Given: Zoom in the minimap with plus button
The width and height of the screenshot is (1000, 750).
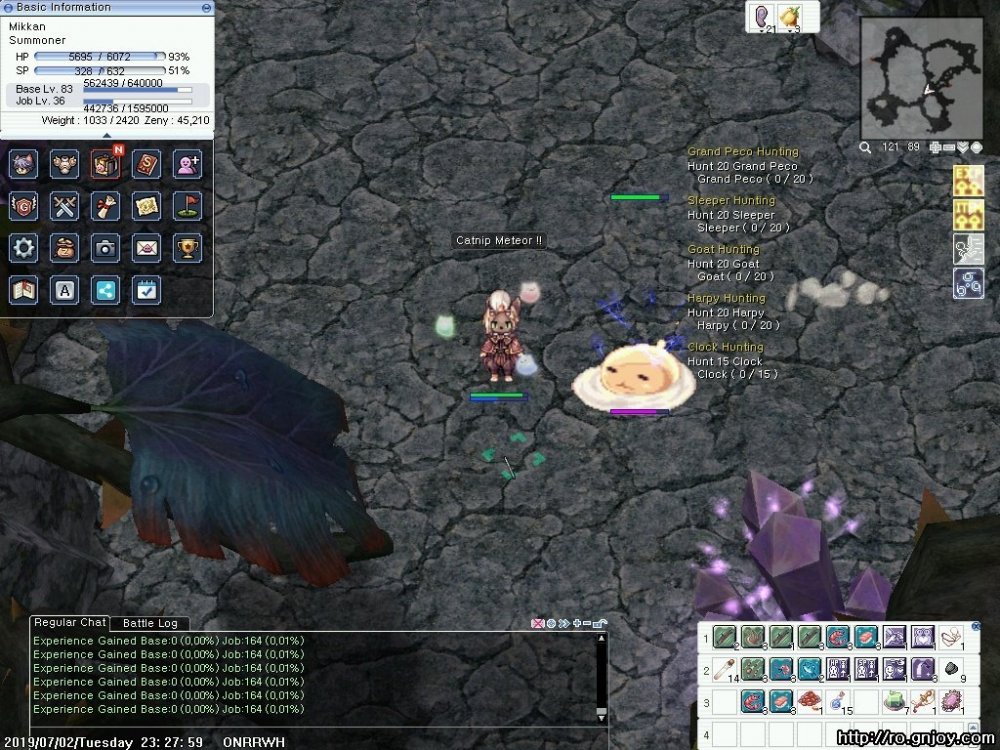Looking at the screenshot, I should (934, 147).
